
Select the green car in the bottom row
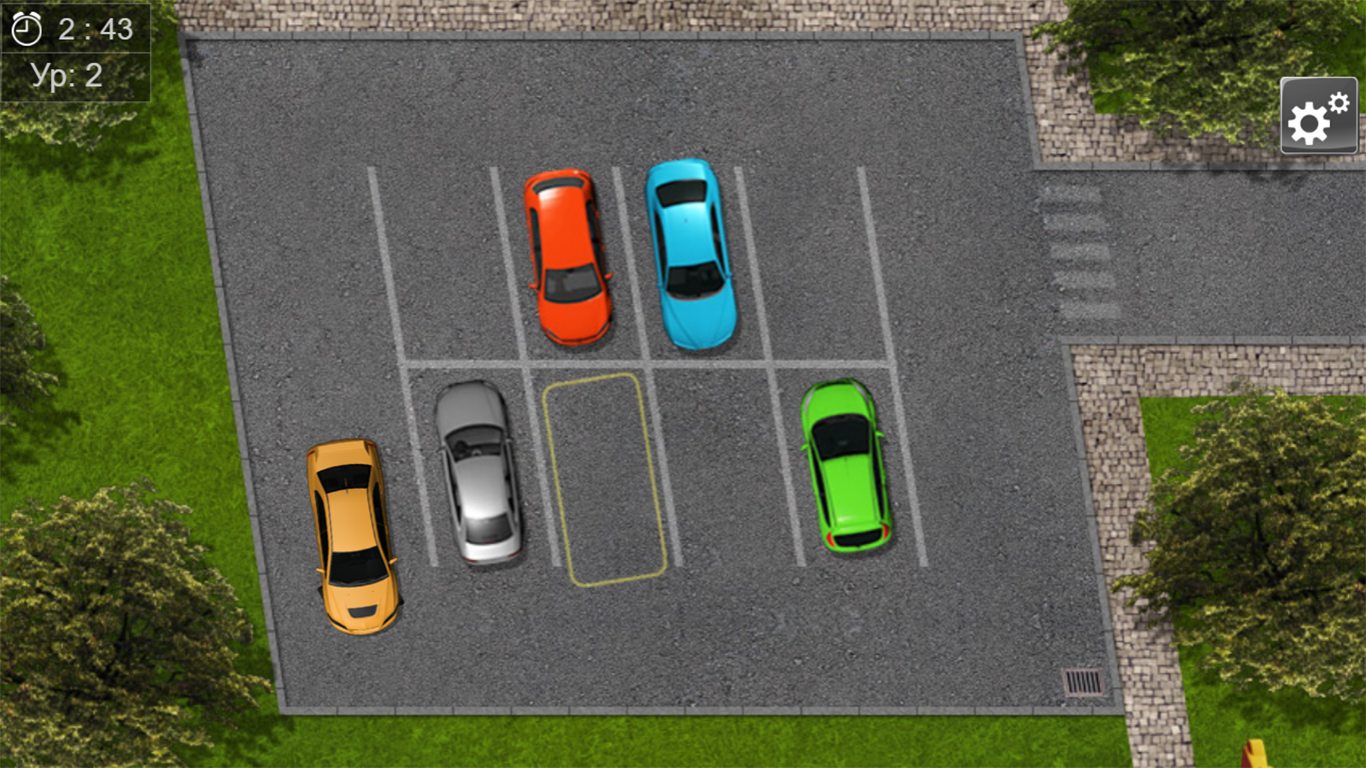point(846,468)
